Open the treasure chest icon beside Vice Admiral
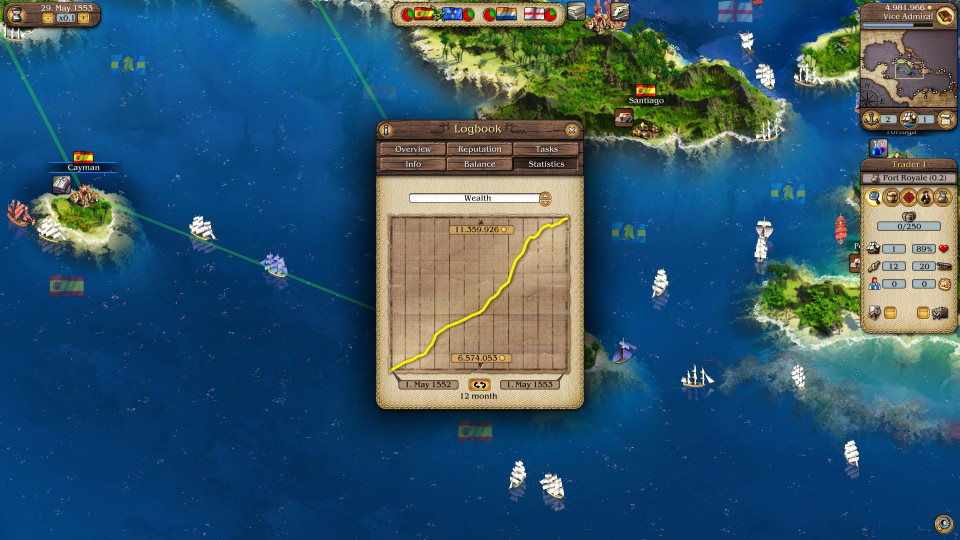This screenshot has width=960, height=540. [x=945, y=15]
